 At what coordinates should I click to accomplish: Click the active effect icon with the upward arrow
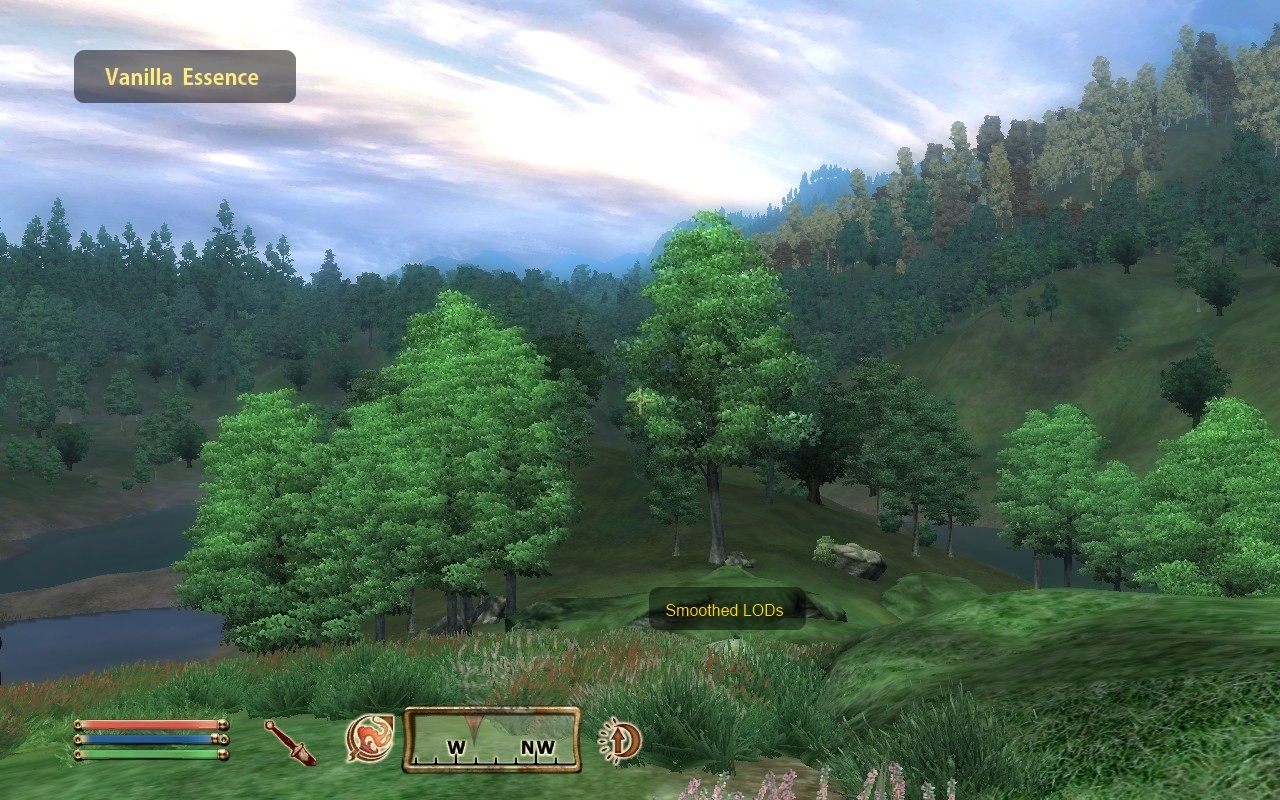click(621, 740)
